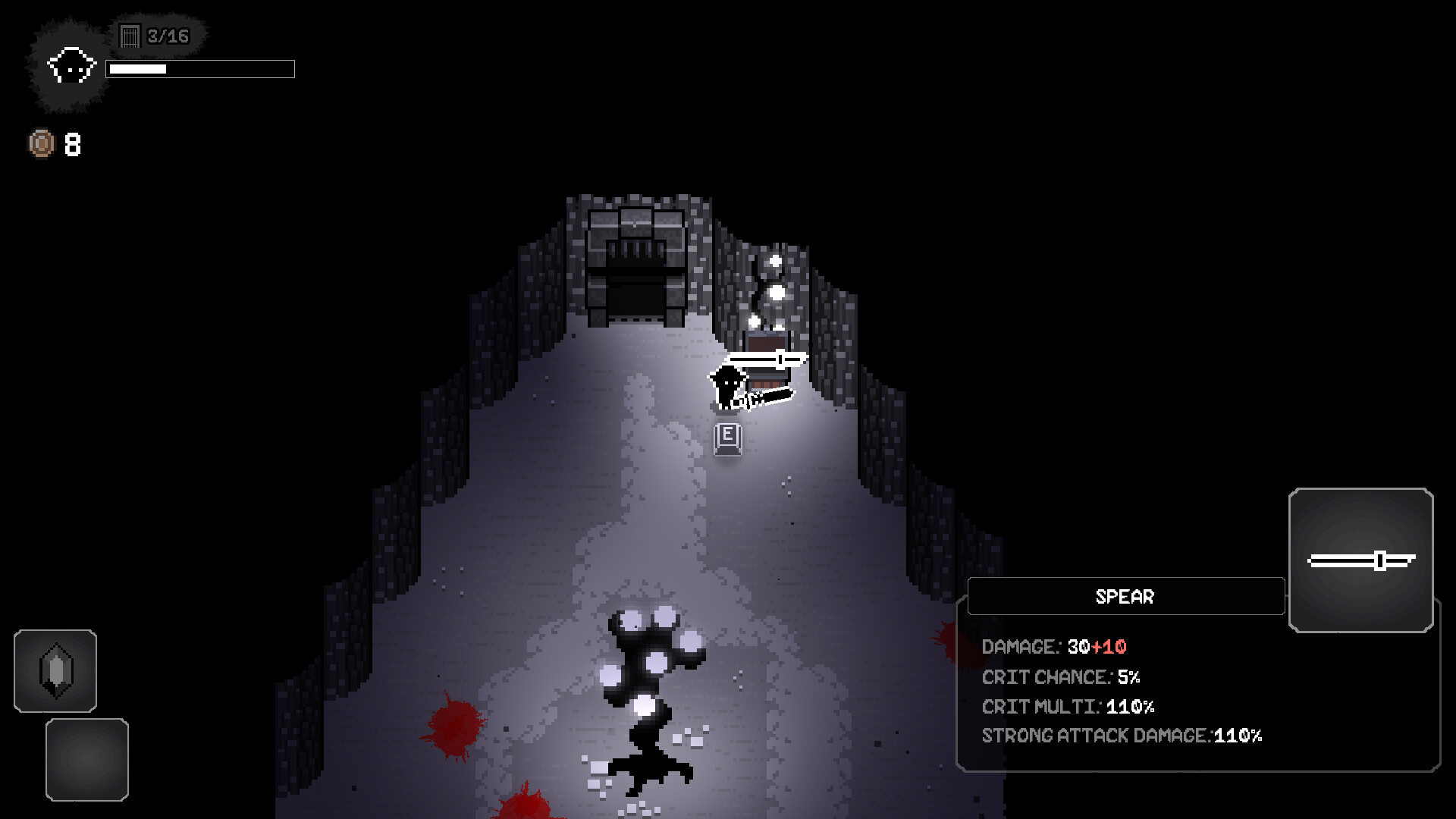Click the CRIT CHANCE 5% stat entry
The height and width of the screenshot is (819, 1456).
pyautogui.click(x=1062, y=677)
